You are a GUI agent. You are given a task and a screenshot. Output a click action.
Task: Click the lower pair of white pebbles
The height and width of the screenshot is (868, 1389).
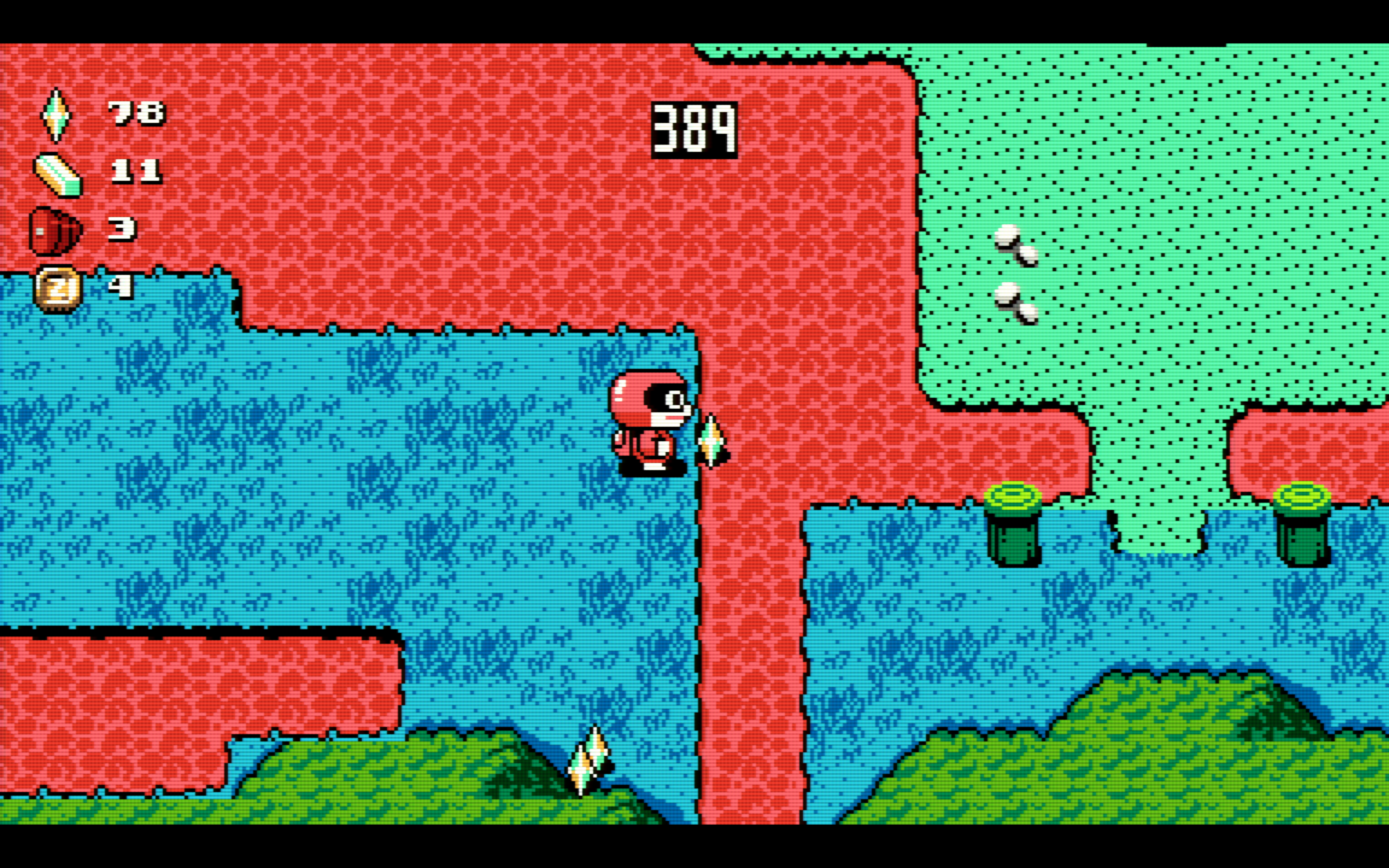coord(1015,301)
